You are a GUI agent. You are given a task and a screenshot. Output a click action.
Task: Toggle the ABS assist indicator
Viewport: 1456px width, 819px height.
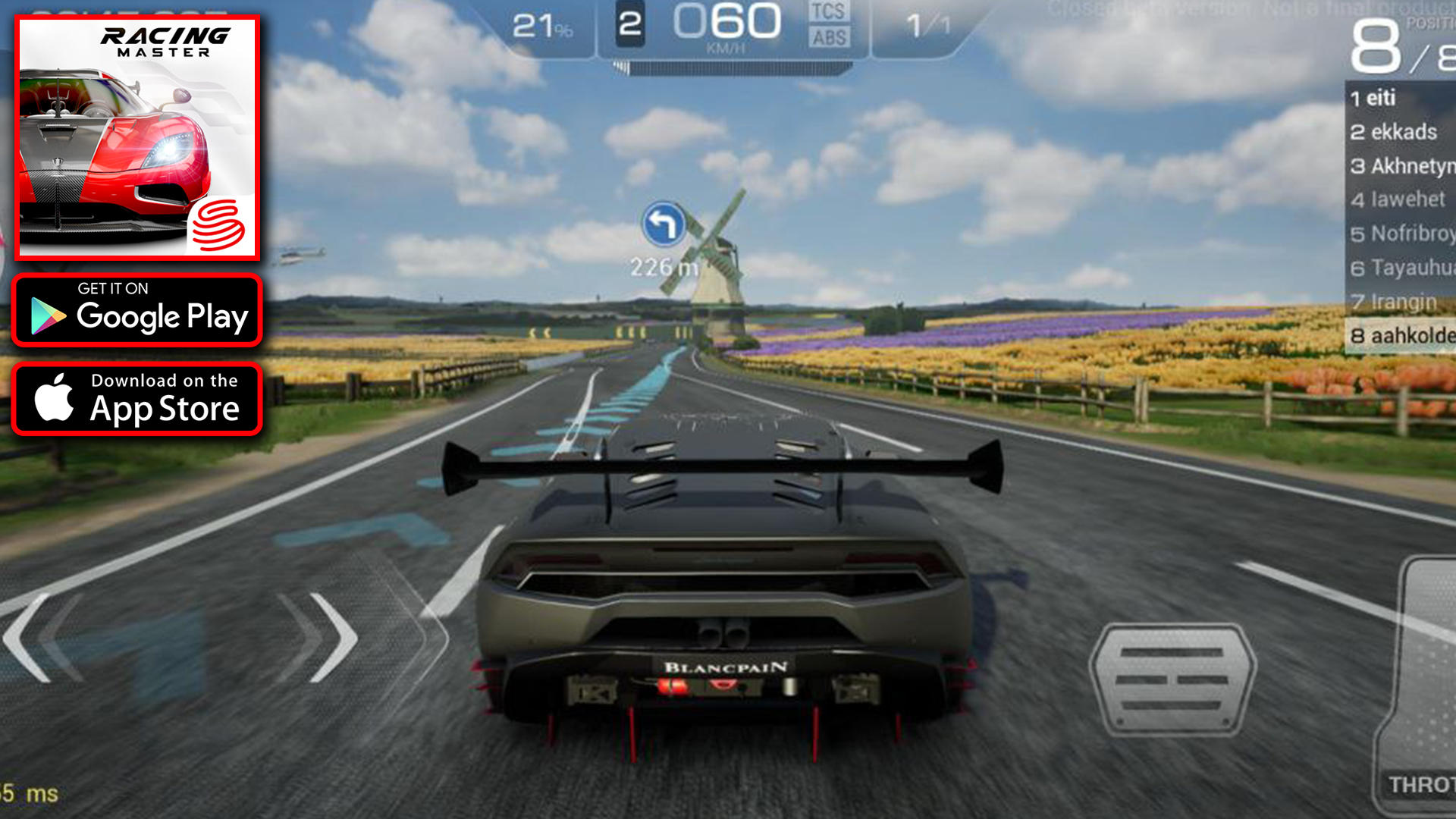[829, 38]
